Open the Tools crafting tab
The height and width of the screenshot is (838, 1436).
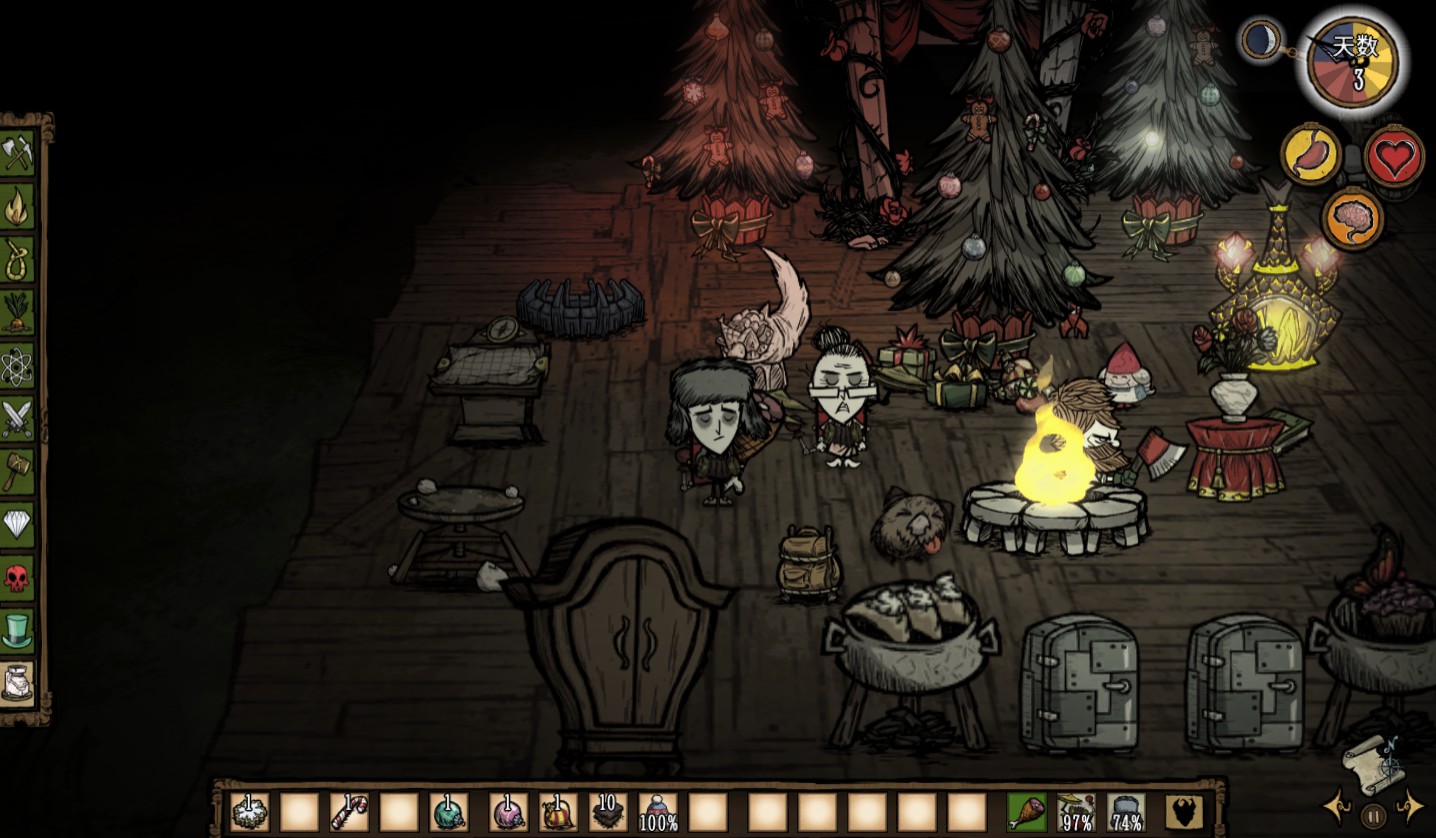pyautogui.click(x=17, y=154)
